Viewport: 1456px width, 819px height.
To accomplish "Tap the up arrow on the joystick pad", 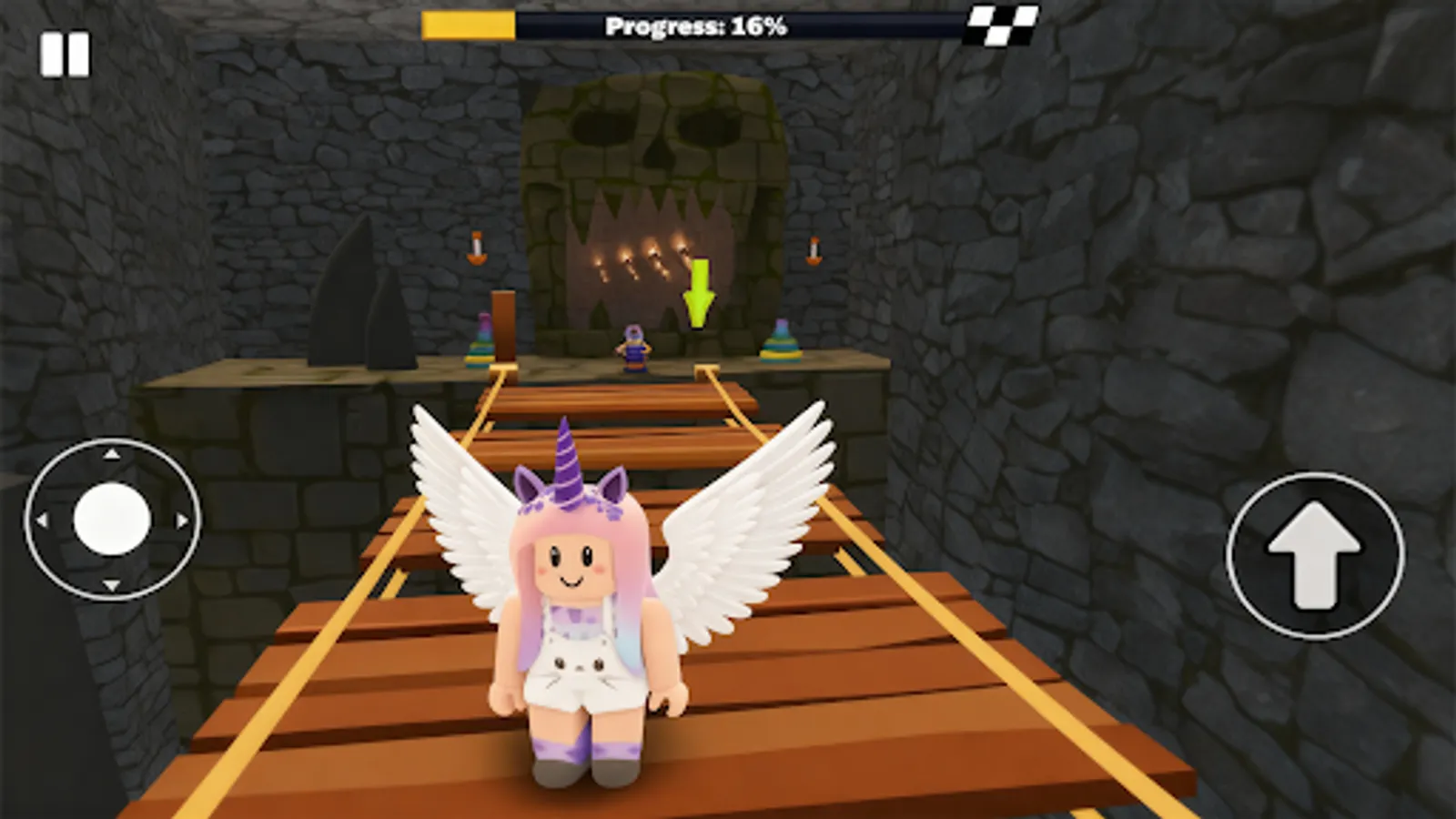I will pos(110,453).
